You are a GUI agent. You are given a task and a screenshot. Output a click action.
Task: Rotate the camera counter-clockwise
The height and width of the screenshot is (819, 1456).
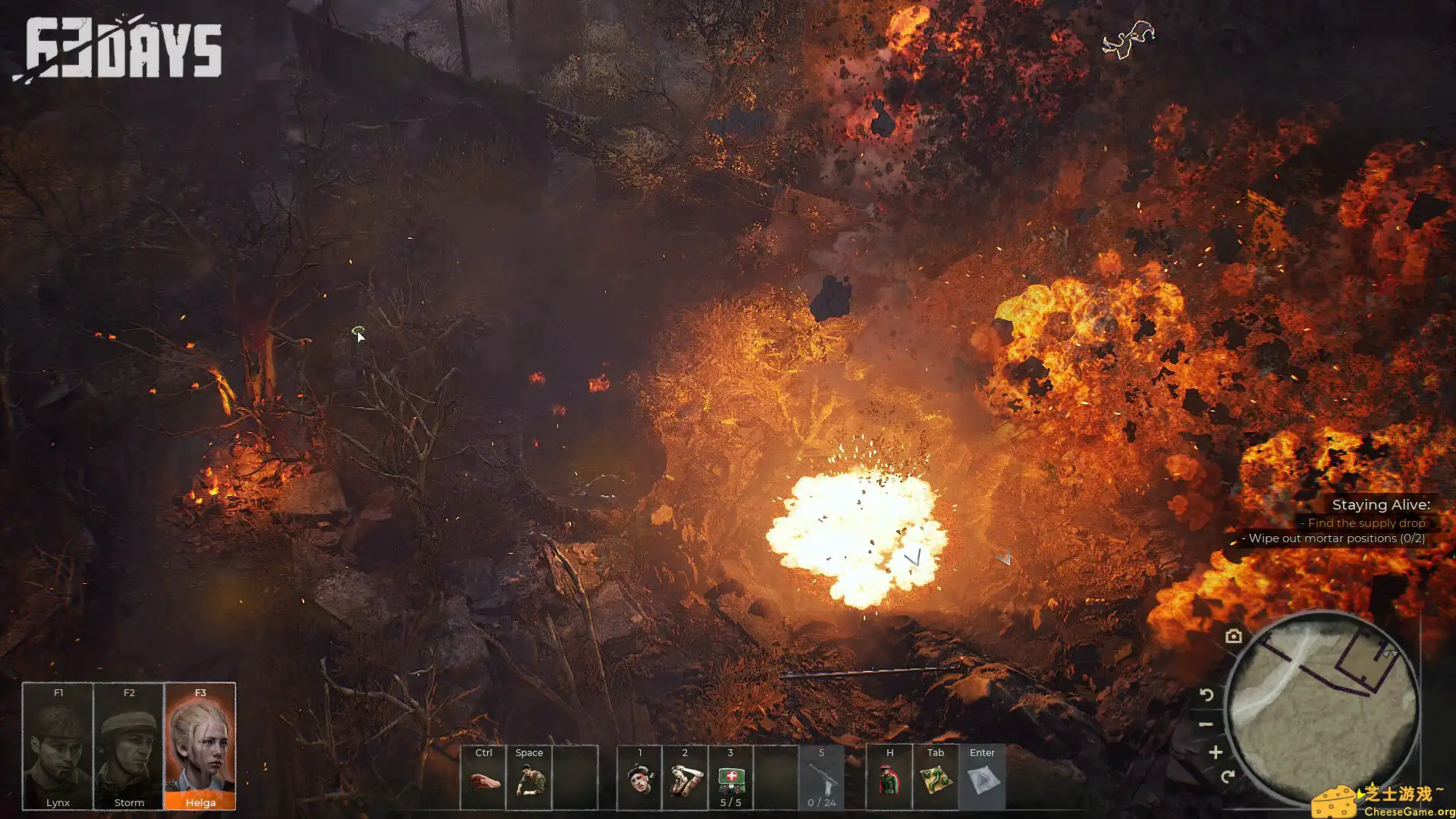(1207, 695)
